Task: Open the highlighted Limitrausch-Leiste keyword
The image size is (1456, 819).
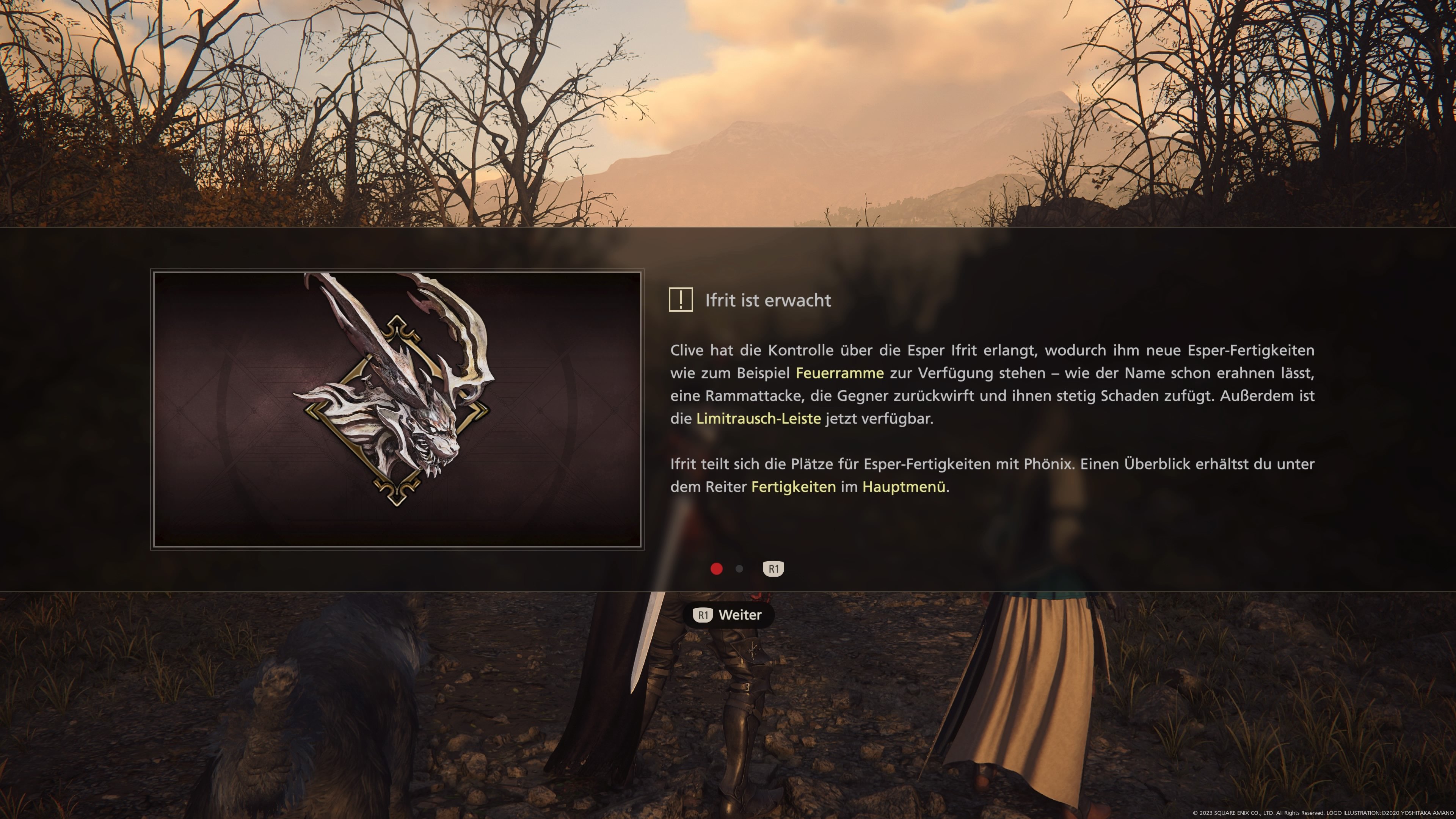Action: click(758, 419)
